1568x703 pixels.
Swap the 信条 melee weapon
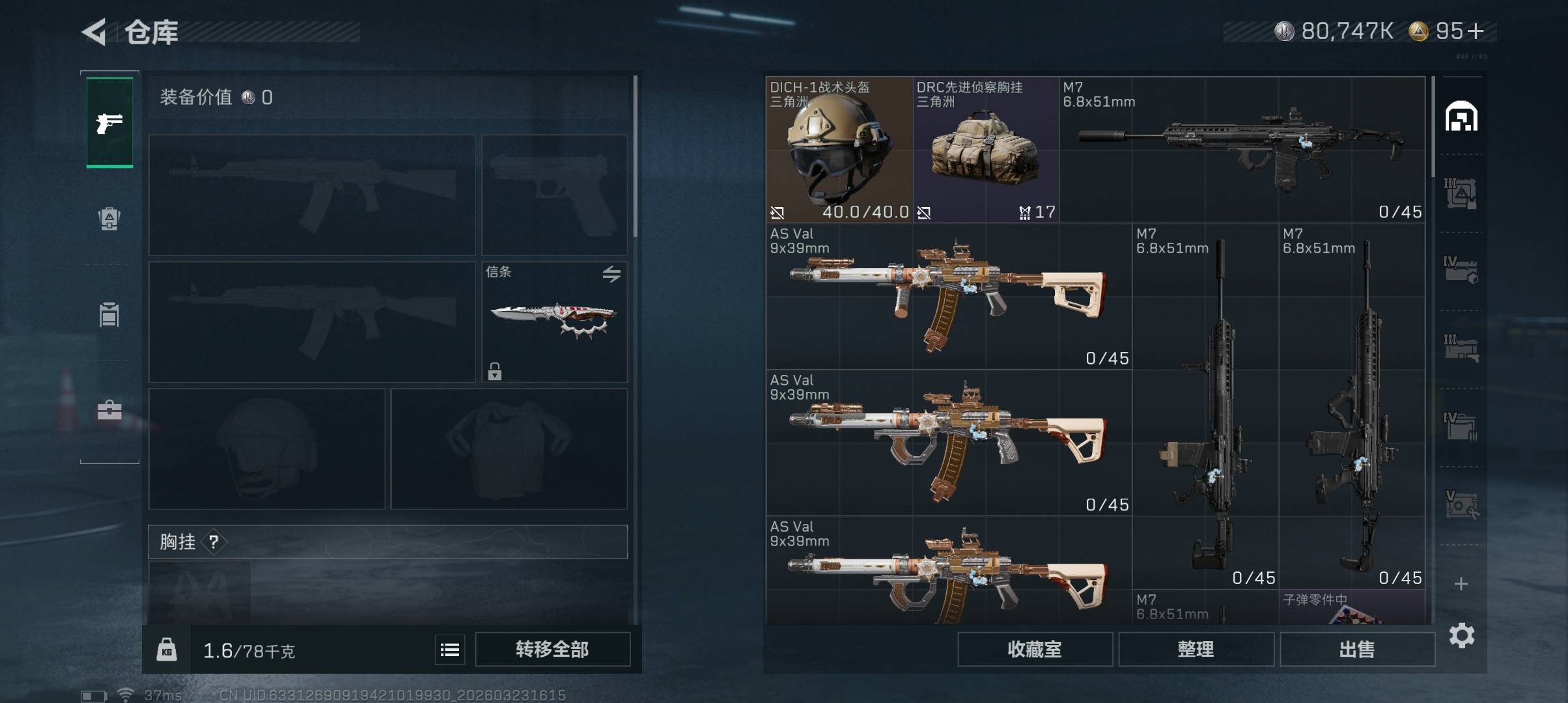pos(611,274)
